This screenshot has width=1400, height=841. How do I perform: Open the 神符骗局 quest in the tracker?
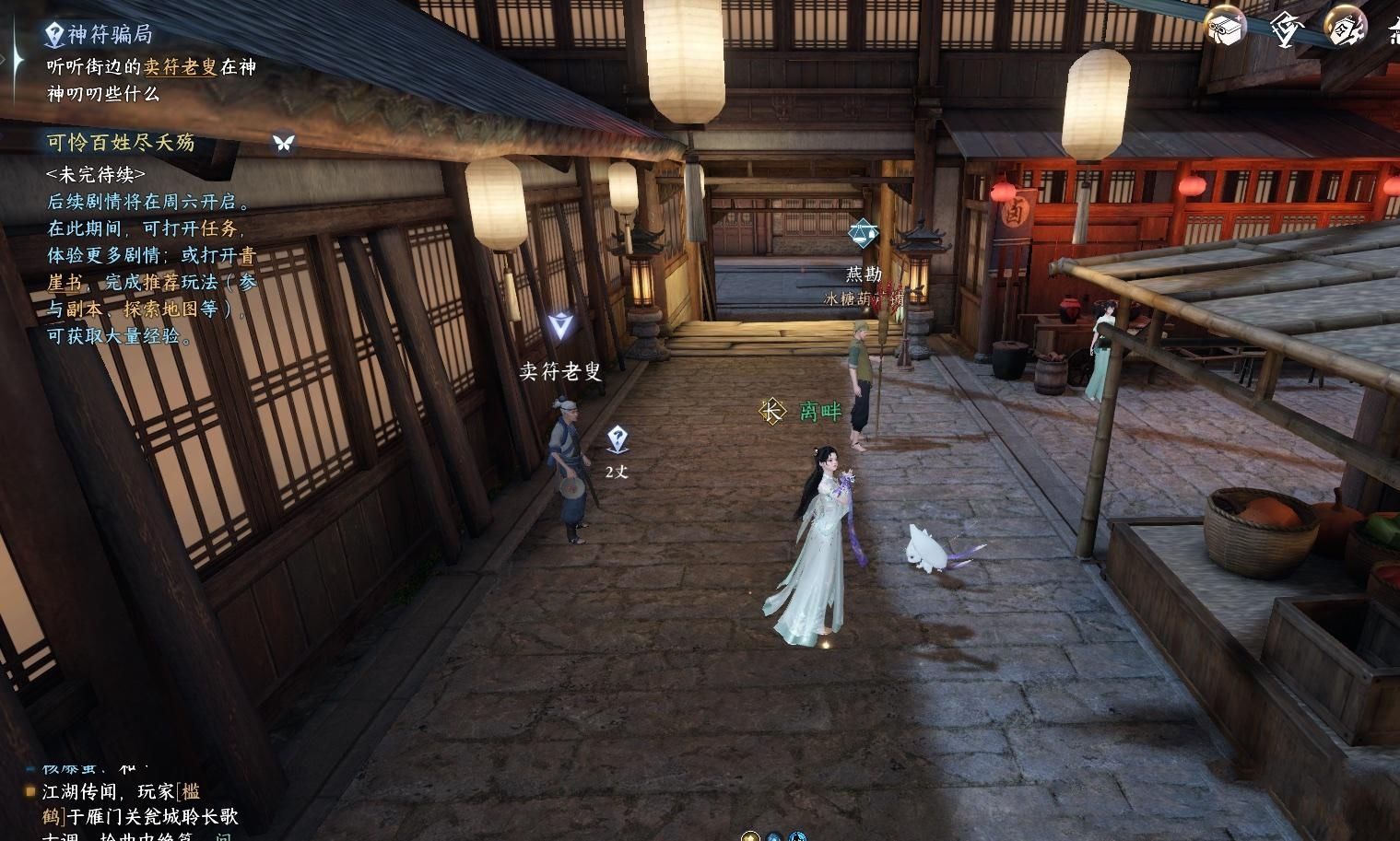pyautogui.click(x=110, y=35)
